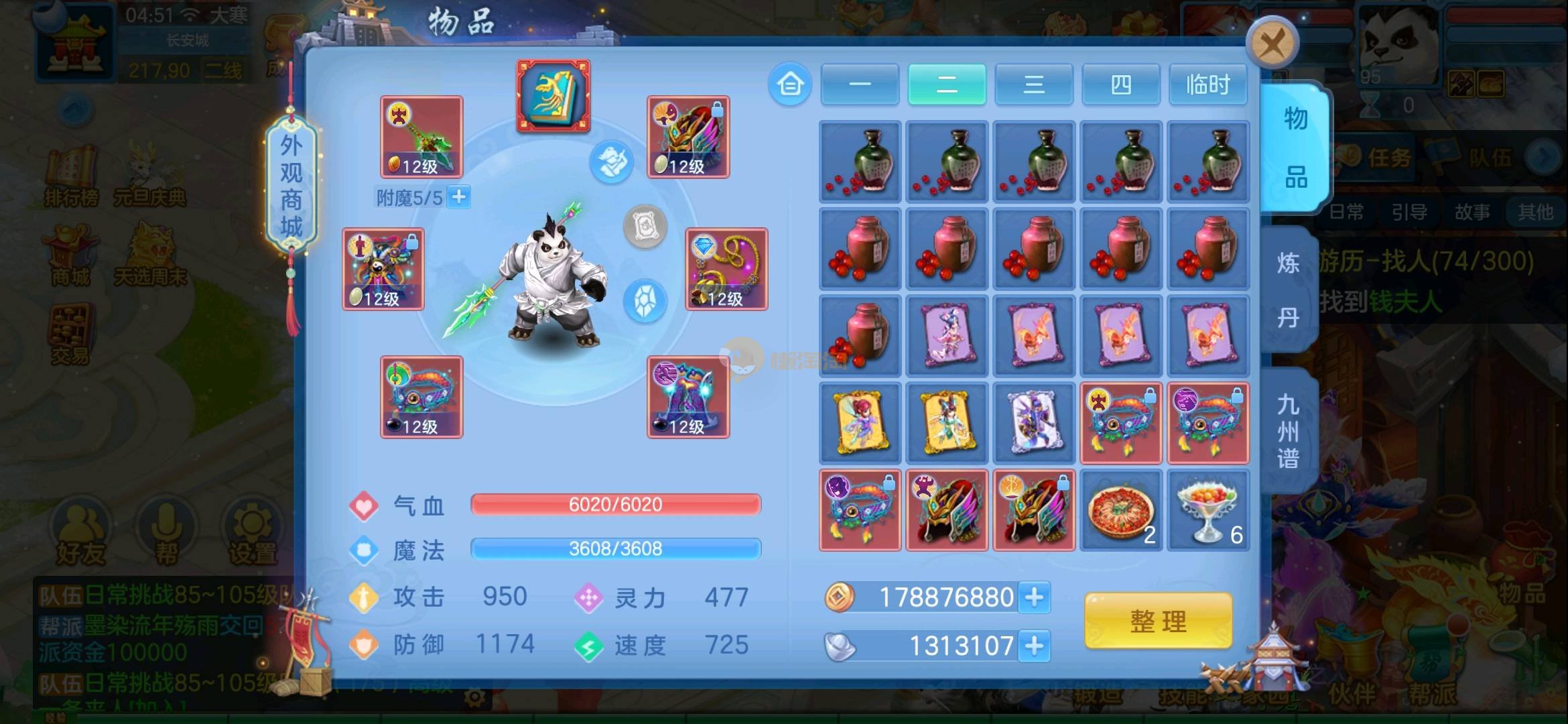Open the 临时 temporary bag tab
This screenshot has height=724, width=1568.
tap(1207, 85)
